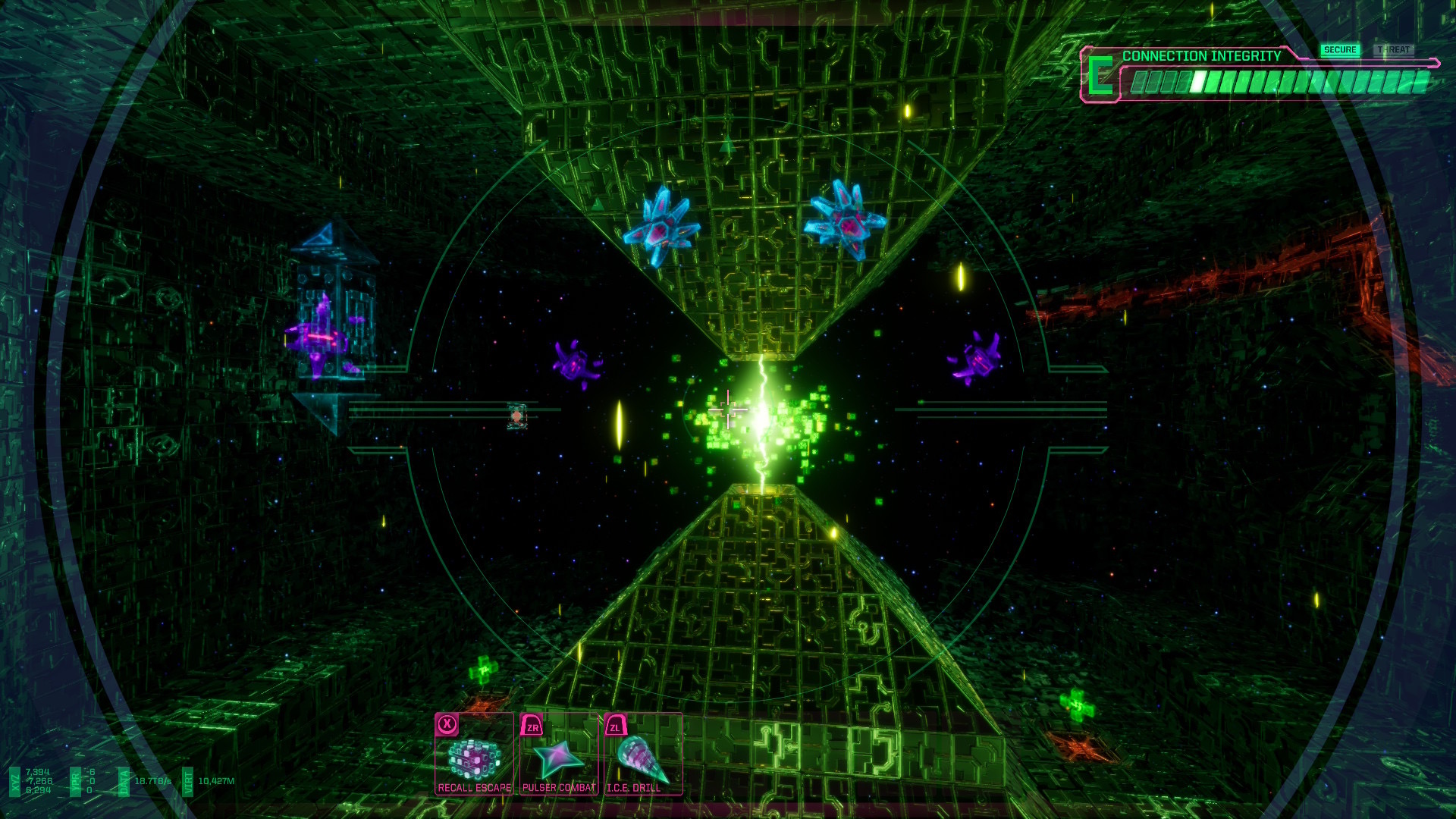Use the I.C.E. Drill tool

coord(642,755)
